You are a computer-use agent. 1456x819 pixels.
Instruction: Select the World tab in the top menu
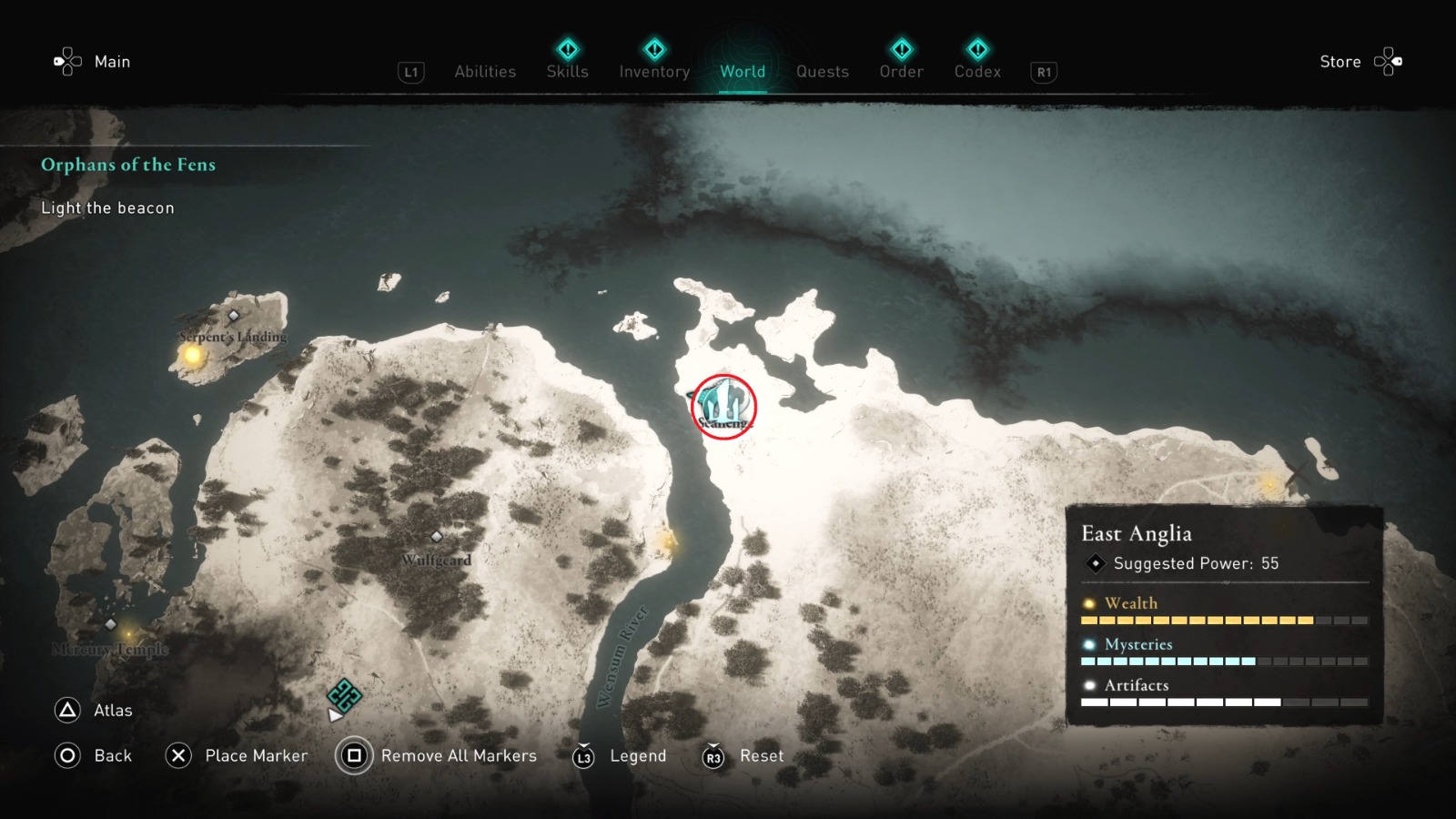[742, 71]
